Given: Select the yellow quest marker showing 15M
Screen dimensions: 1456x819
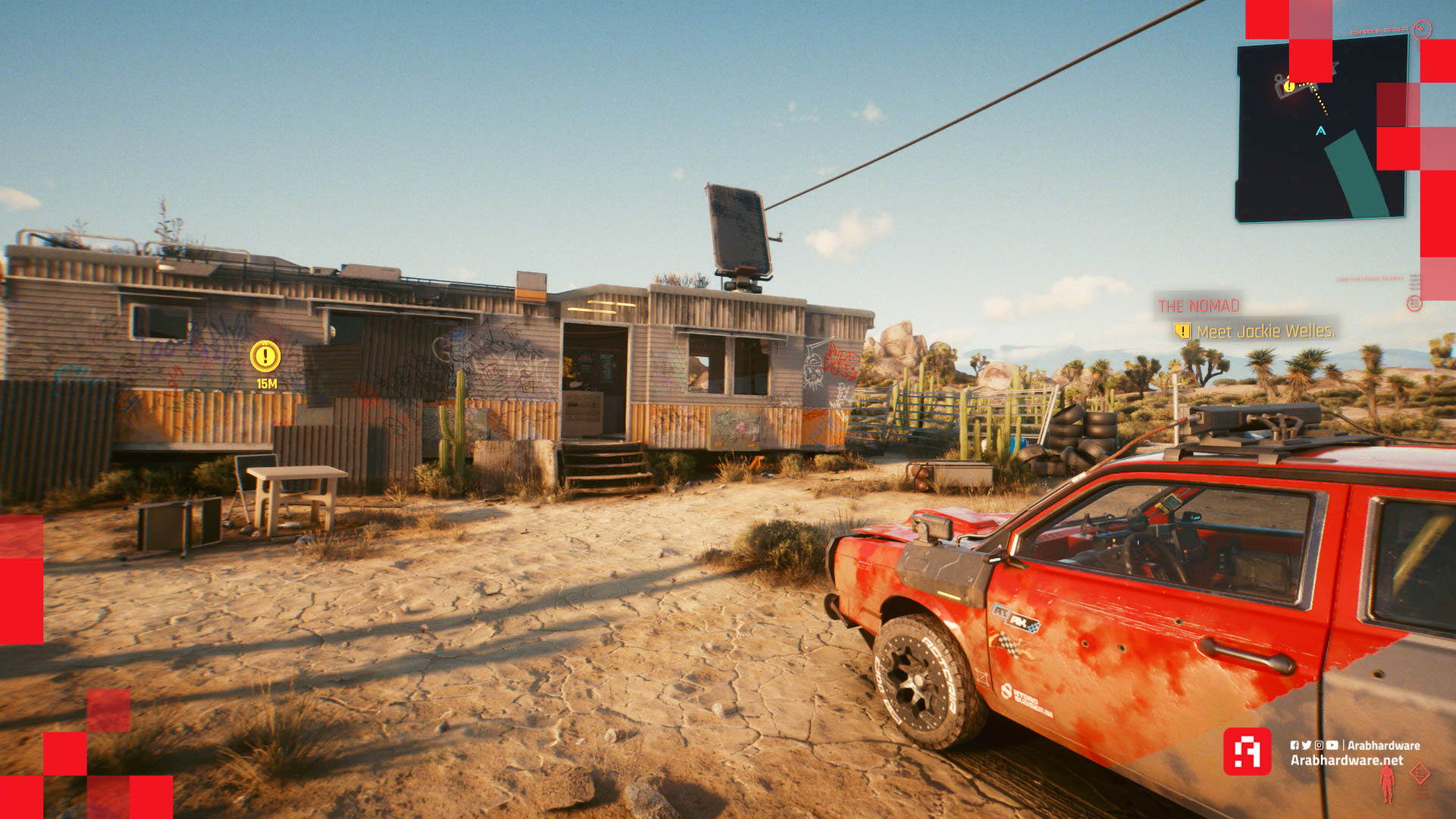Looking at the screenshot, I should (x=265, y=356).
